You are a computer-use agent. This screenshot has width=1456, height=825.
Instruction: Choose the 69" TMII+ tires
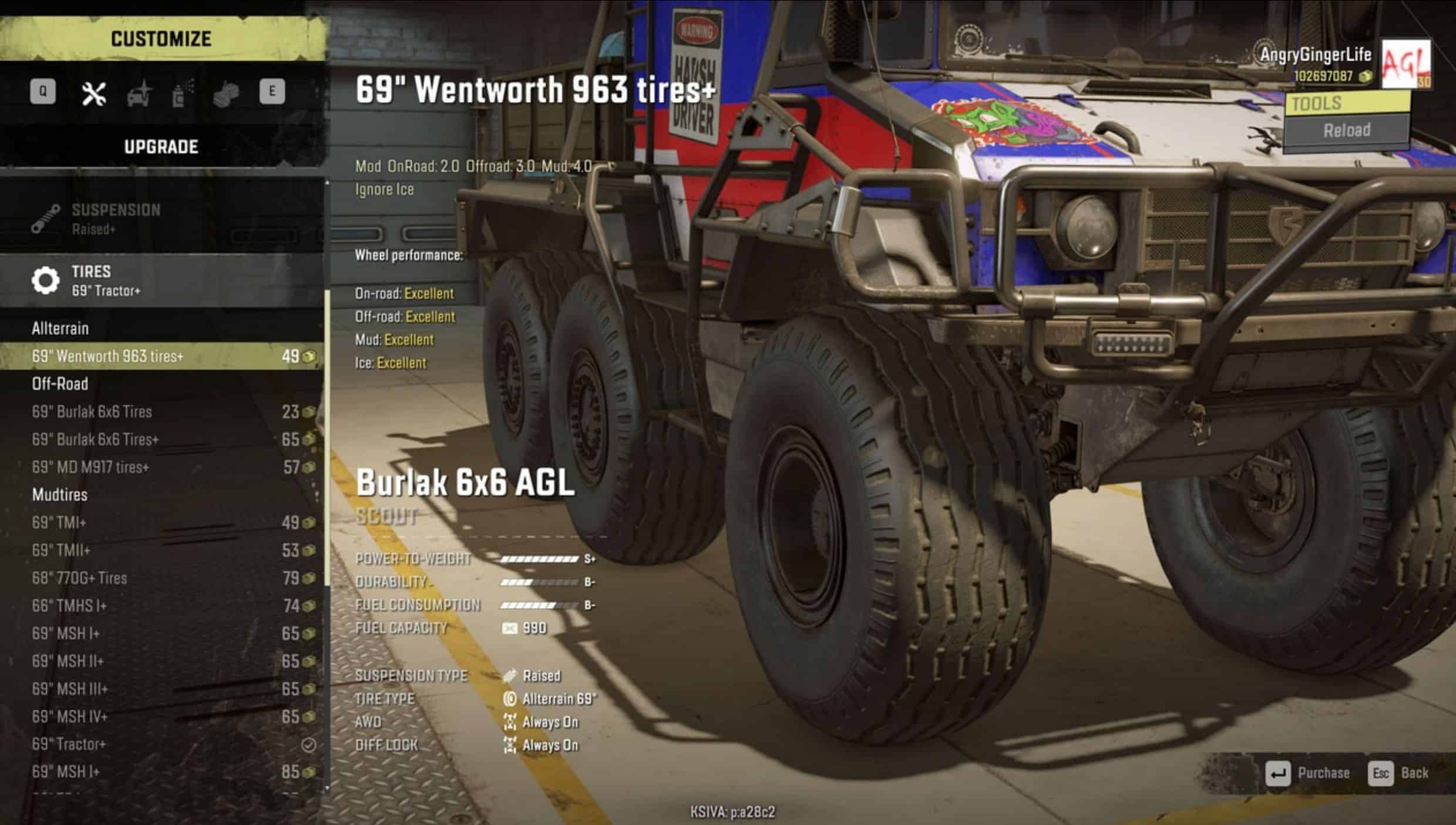coord(162,550)
